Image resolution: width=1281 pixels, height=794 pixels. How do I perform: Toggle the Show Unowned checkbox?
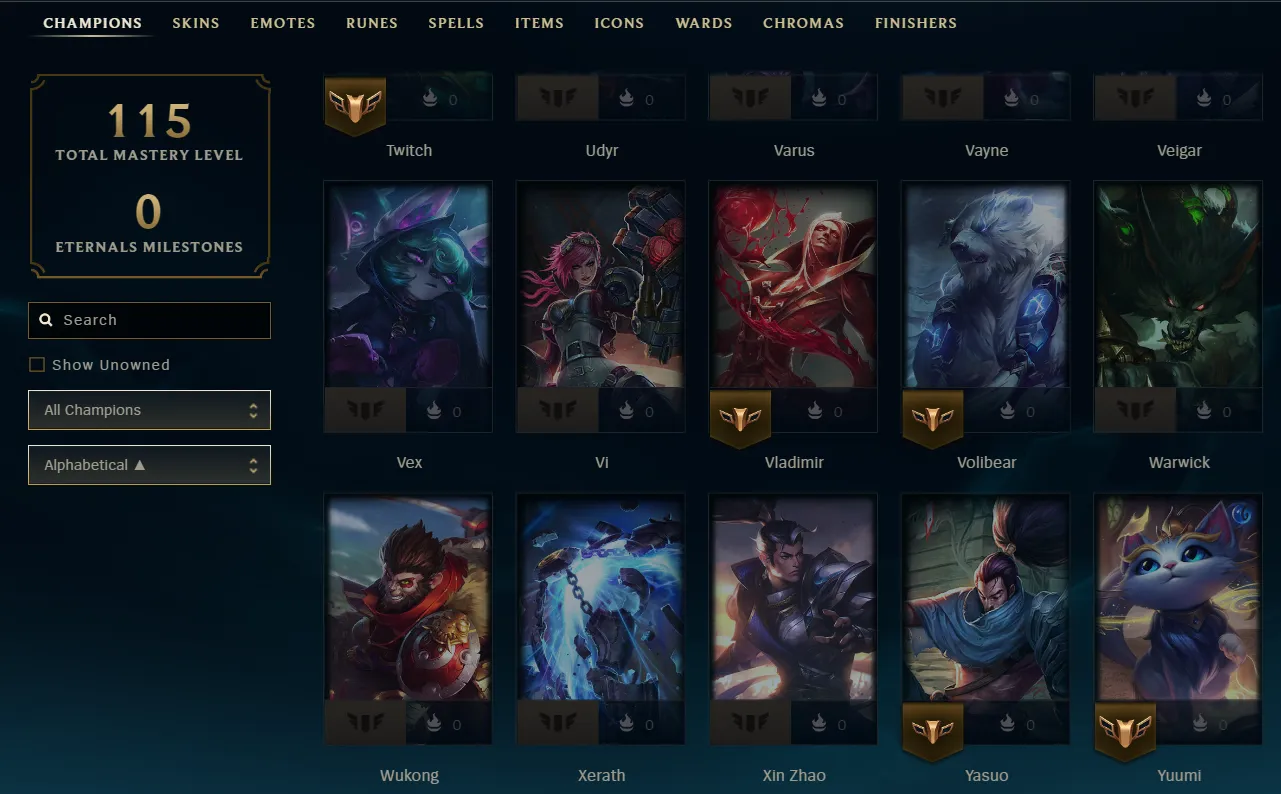pyautogui.click(x=37, y=365)
